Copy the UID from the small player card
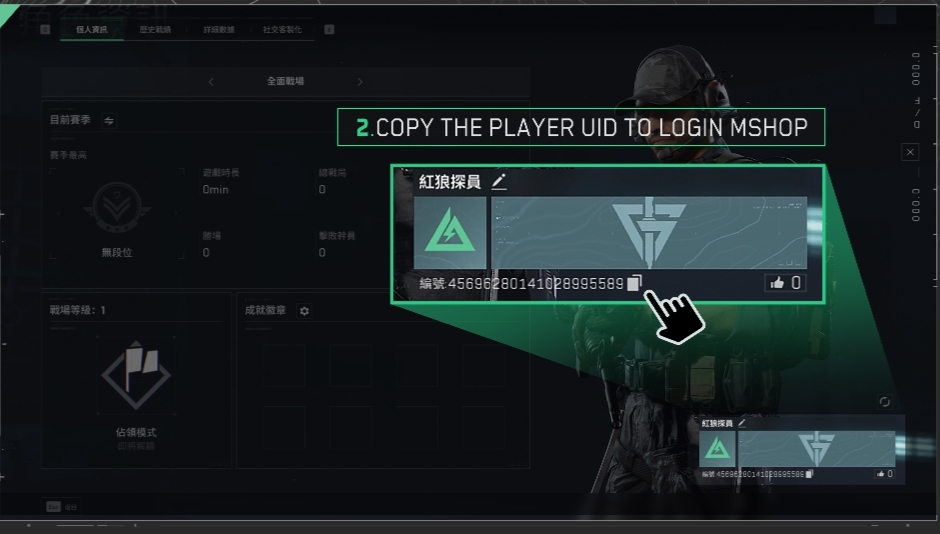Screen dimensions: 940x534 pos(809,474)
